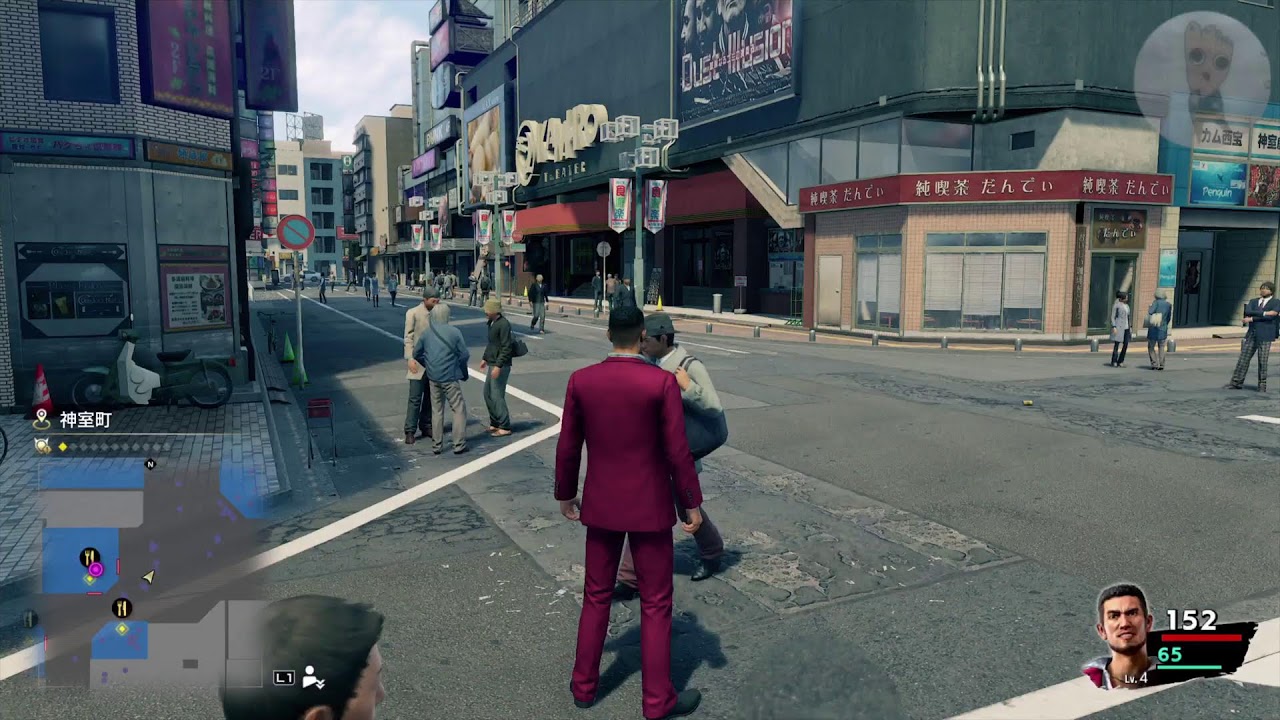Screen dimensions: 1280x720
Task: Click the walking figure icon by minimap
Action: (313, 677)
